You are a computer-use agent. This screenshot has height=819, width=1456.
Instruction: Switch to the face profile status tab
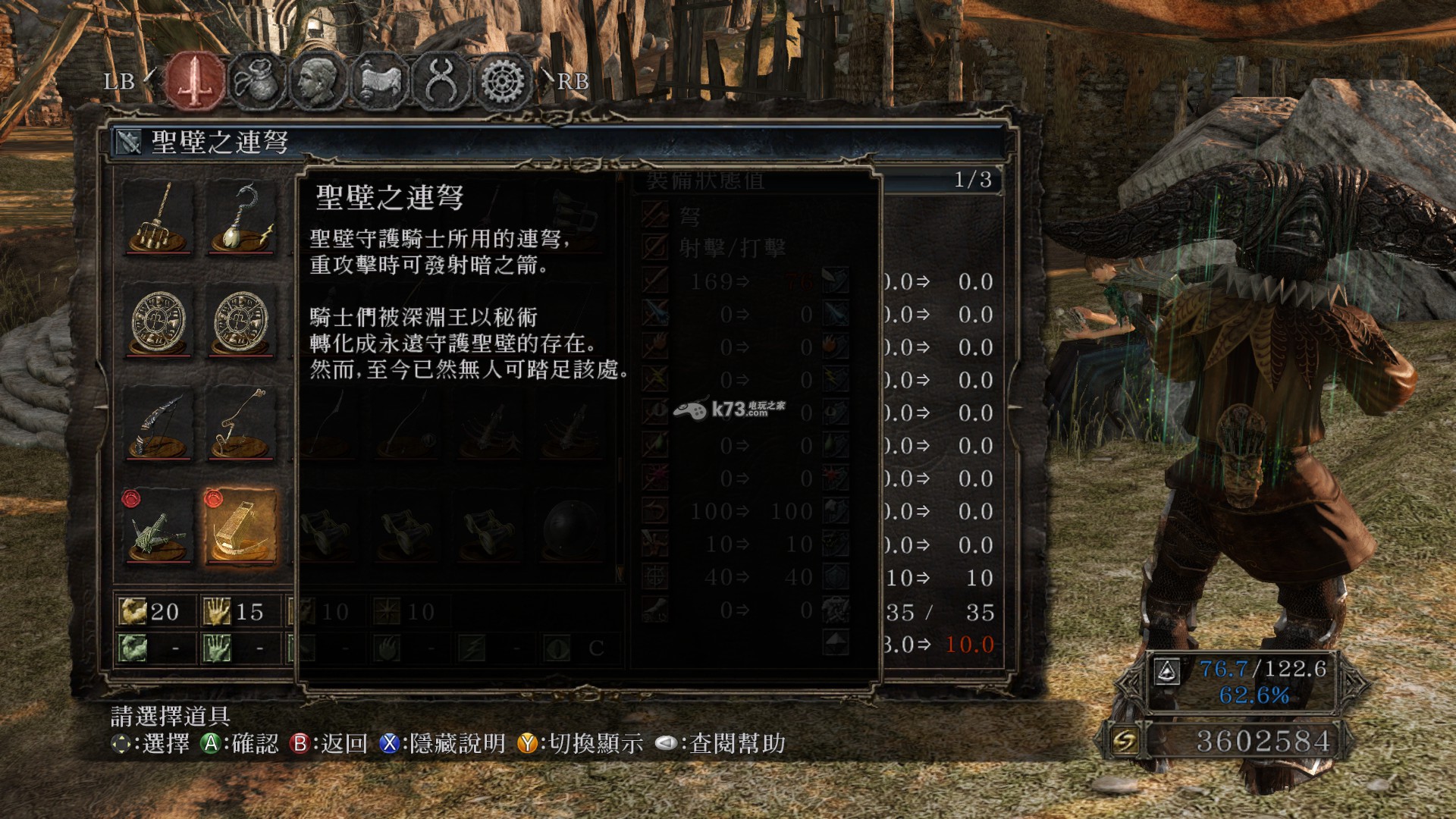(x=318, y=80)
